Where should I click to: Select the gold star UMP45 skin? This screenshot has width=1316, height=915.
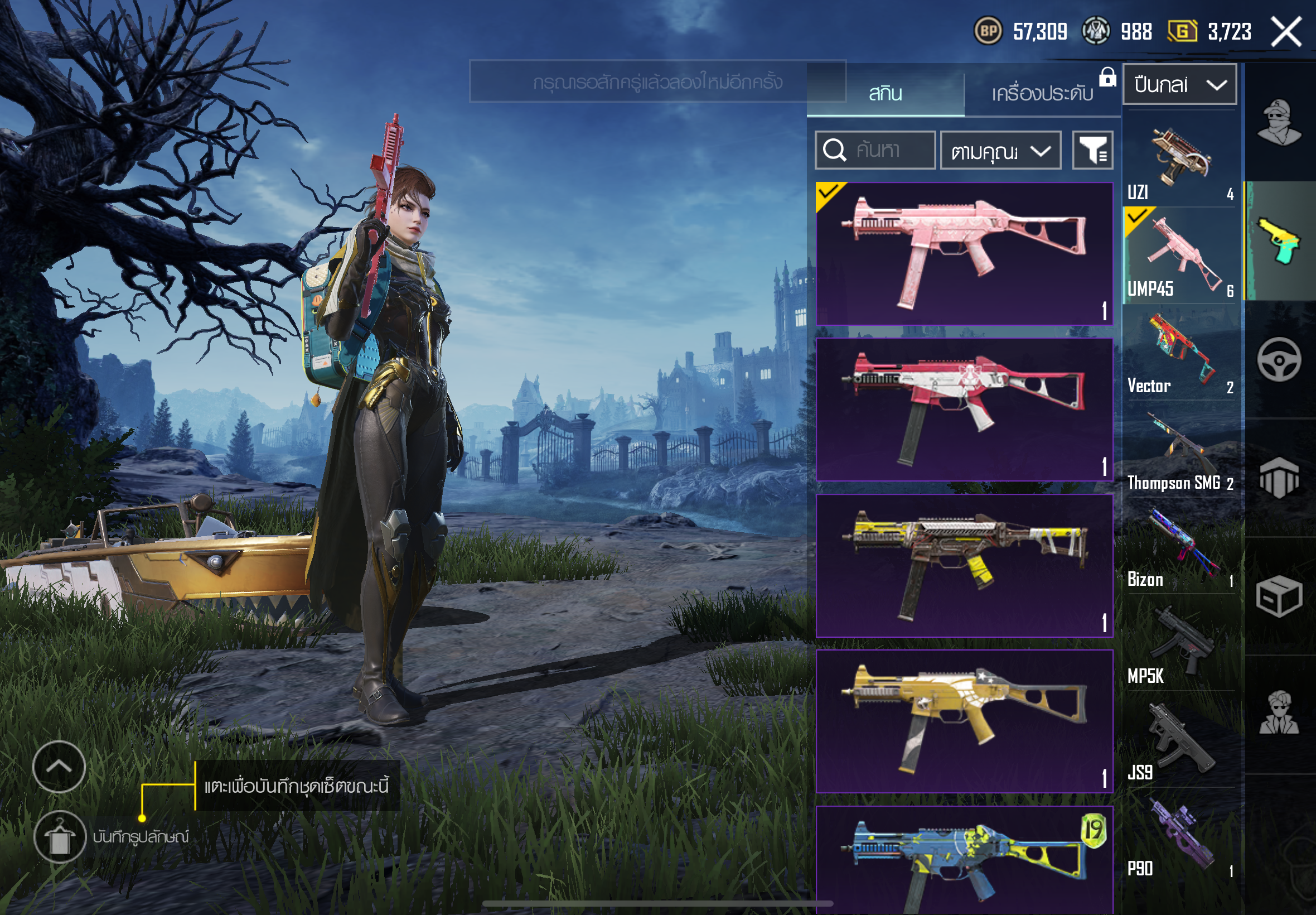pyautogui.click(x=964, y=721)
